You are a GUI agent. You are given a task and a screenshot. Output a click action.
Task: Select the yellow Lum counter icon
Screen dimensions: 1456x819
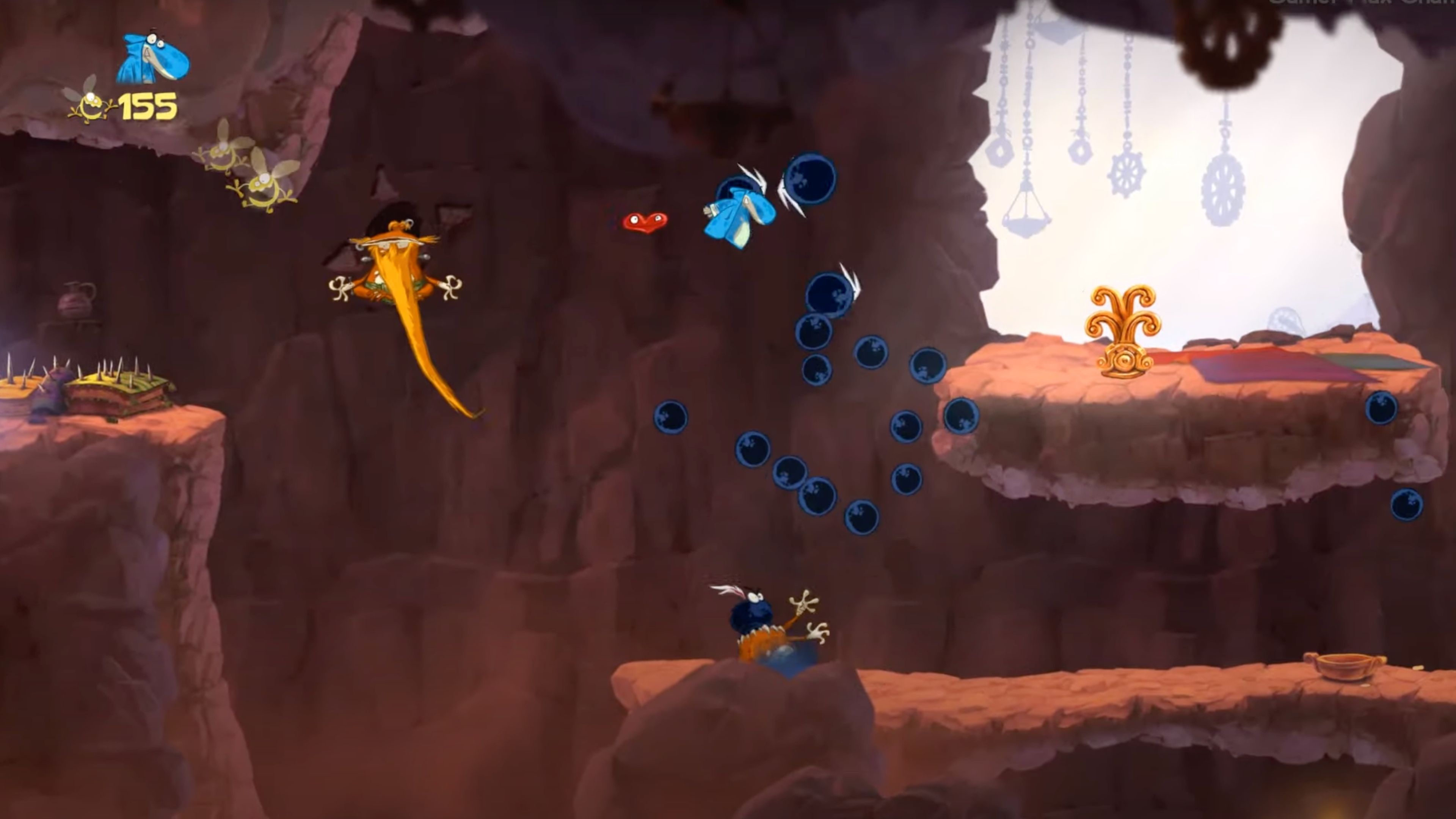tap(91, 105)
